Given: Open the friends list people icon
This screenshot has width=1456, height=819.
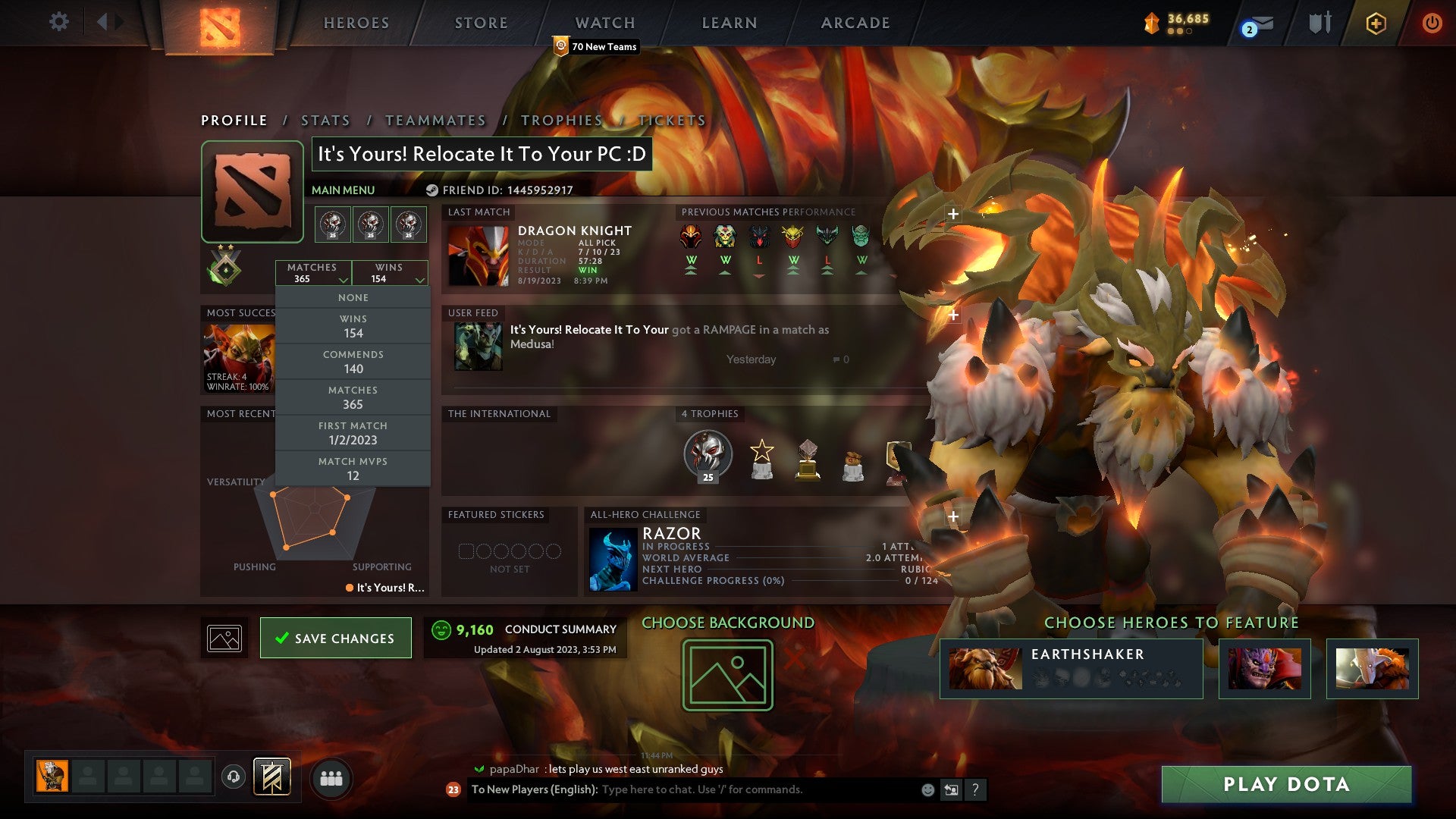Looking at the screenshot, I should click(331, 778).
